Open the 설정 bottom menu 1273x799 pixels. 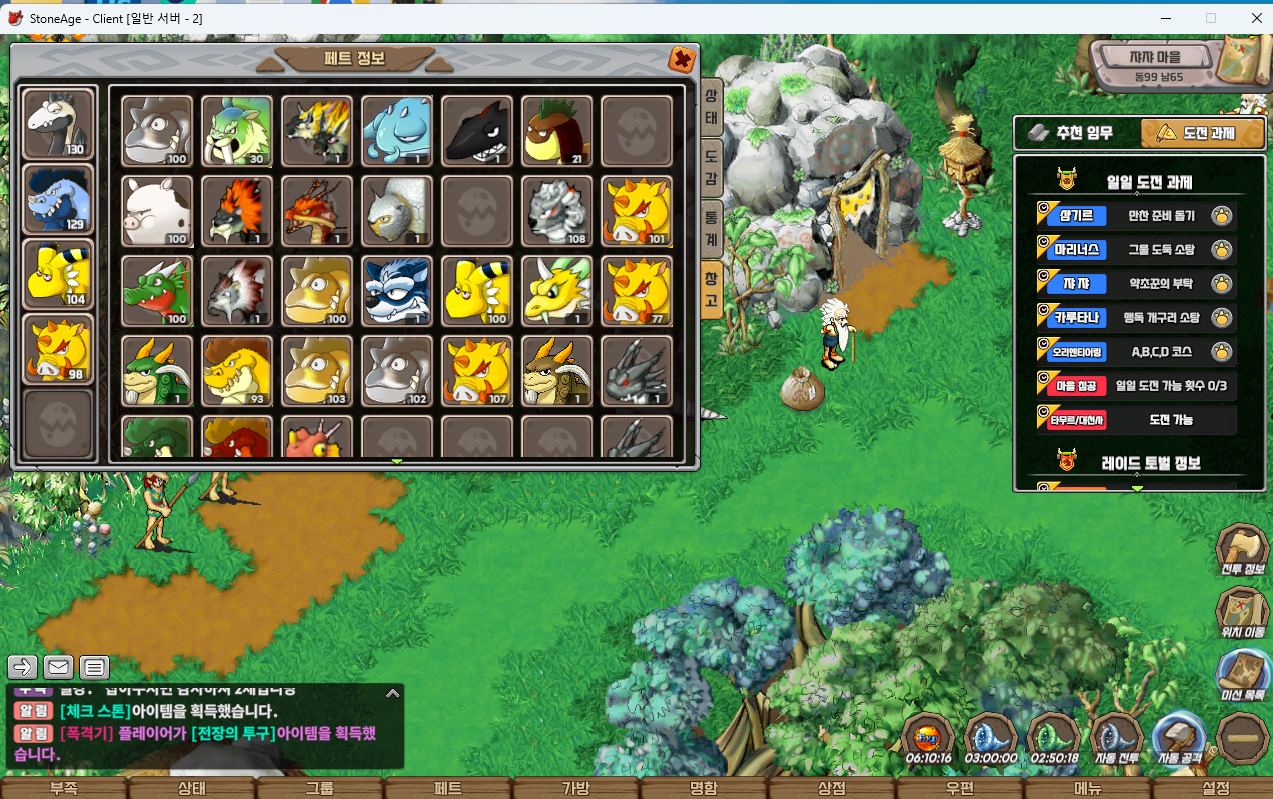pos(1215,788)
